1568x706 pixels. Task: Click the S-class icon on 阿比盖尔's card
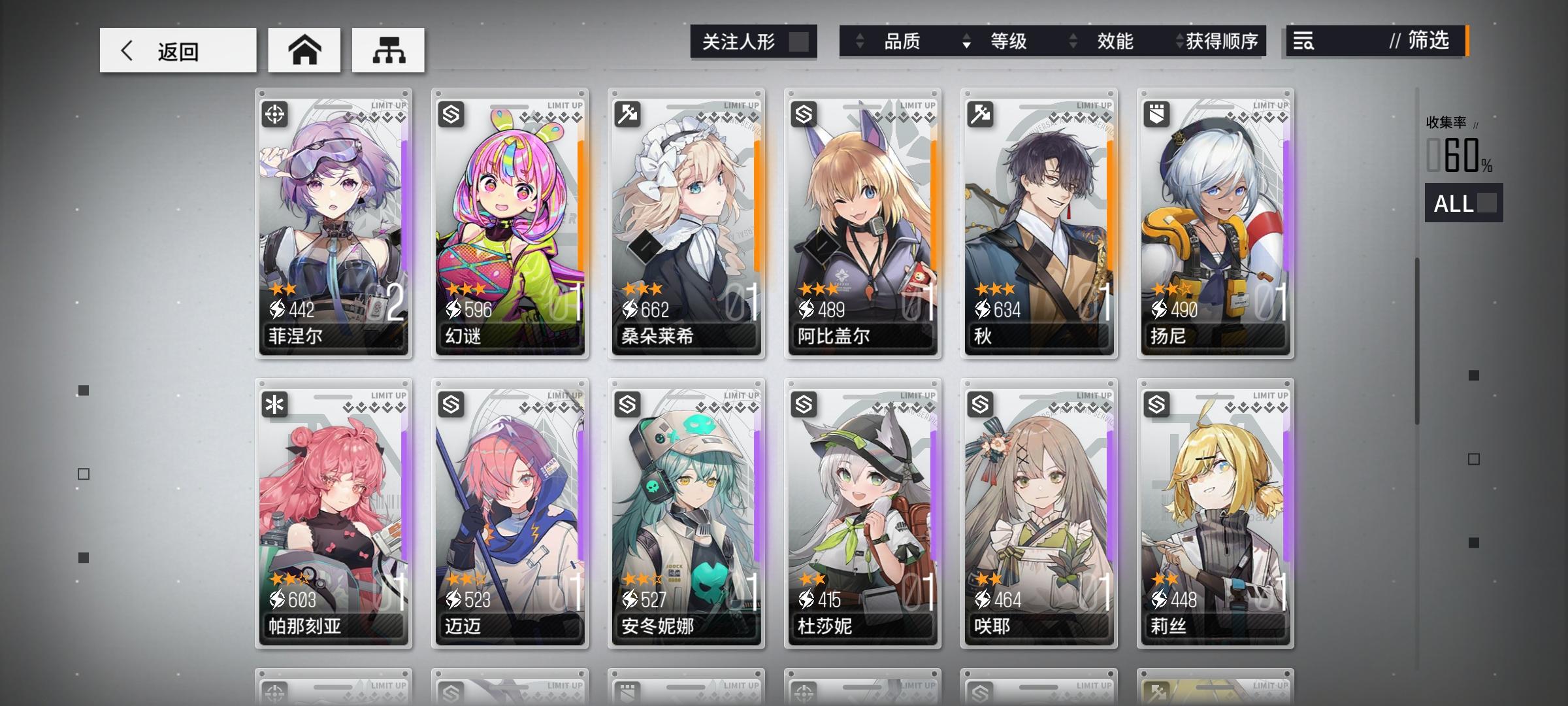tap(804, 115)
